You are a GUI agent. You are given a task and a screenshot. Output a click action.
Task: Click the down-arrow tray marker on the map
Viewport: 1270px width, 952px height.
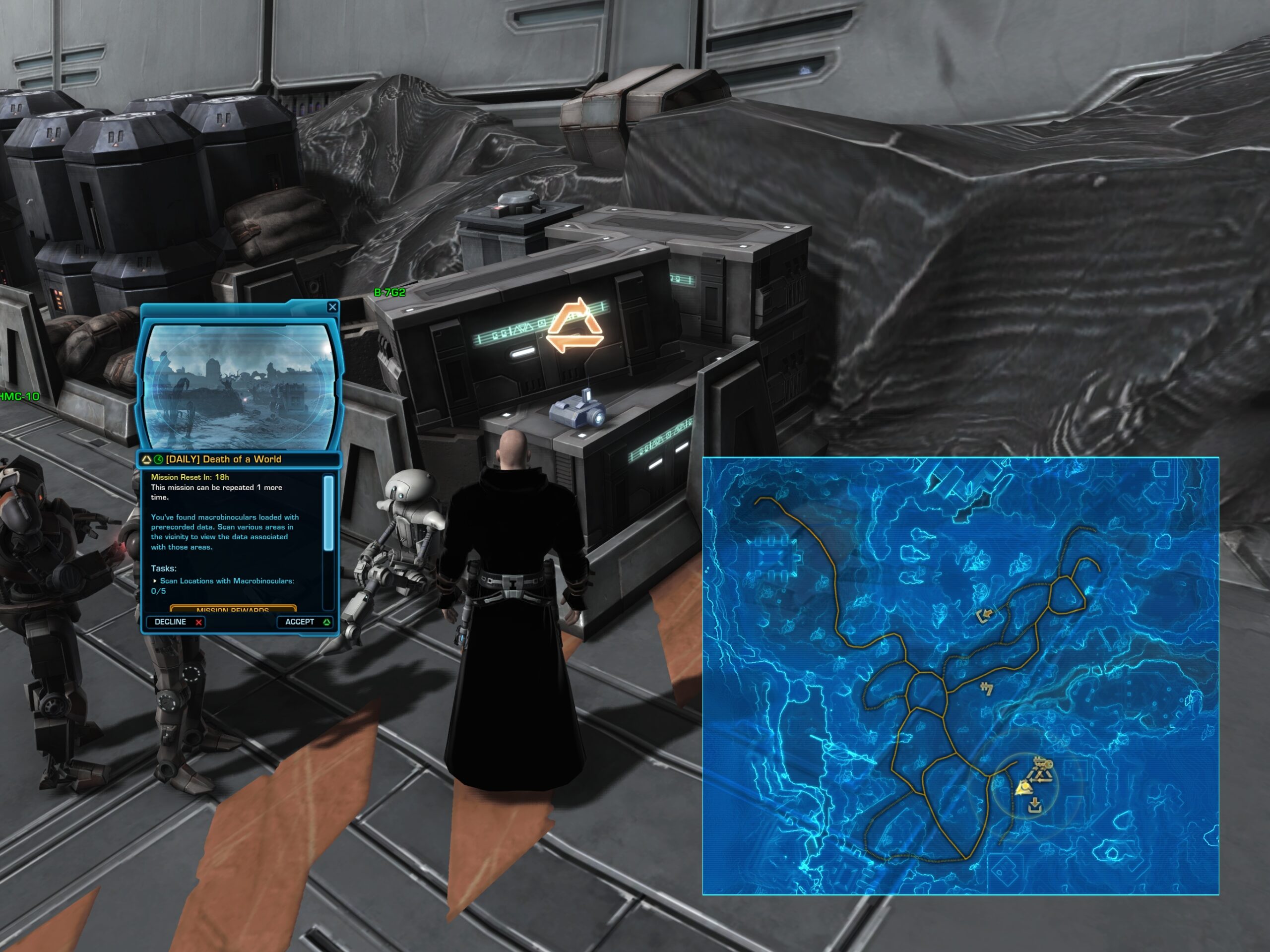(1034, 805)
